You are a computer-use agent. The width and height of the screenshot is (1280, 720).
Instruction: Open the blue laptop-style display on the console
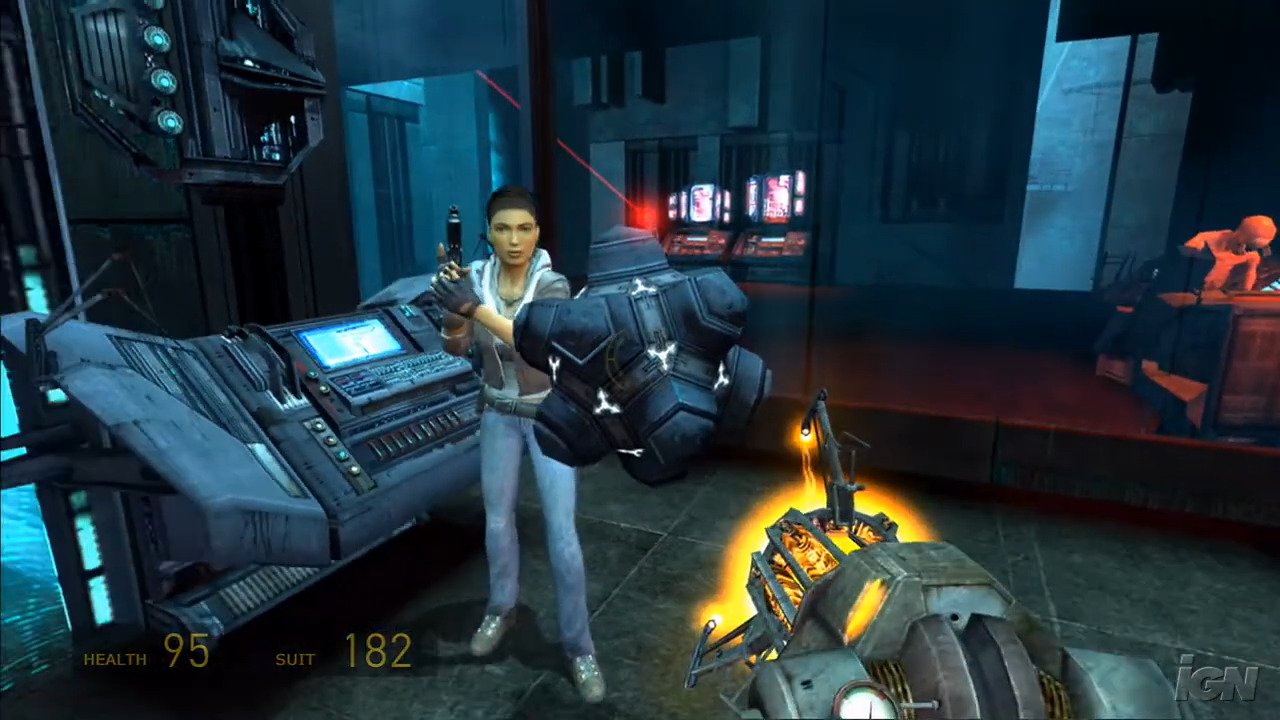click(x=350, y=345)
